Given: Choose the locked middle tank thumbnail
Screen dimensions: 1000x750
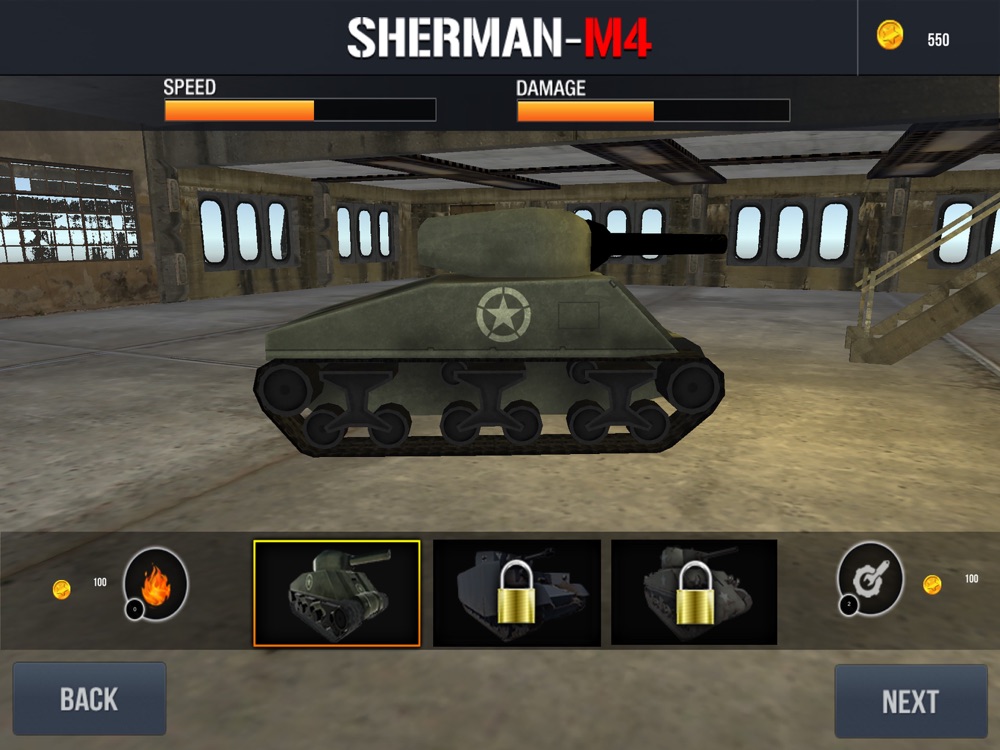Looking at the screenshot, I should tap(516, 593).
